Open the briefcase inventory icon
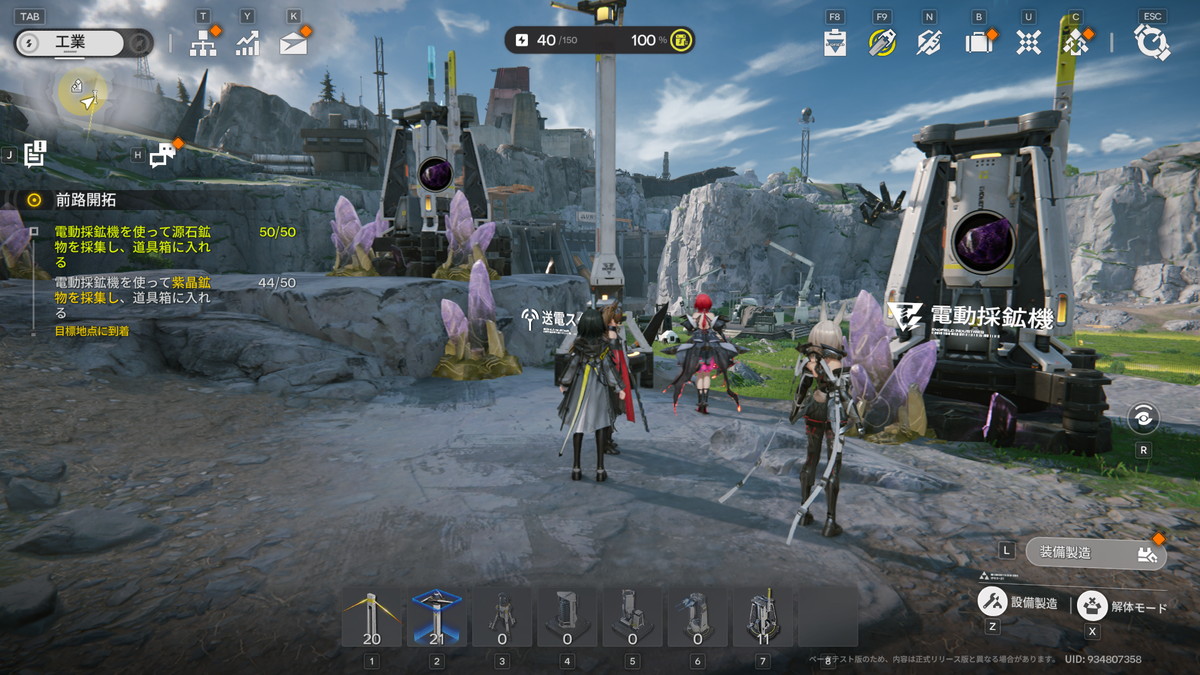The height and width of the screenshot is (675, 1200). [978, 42]
